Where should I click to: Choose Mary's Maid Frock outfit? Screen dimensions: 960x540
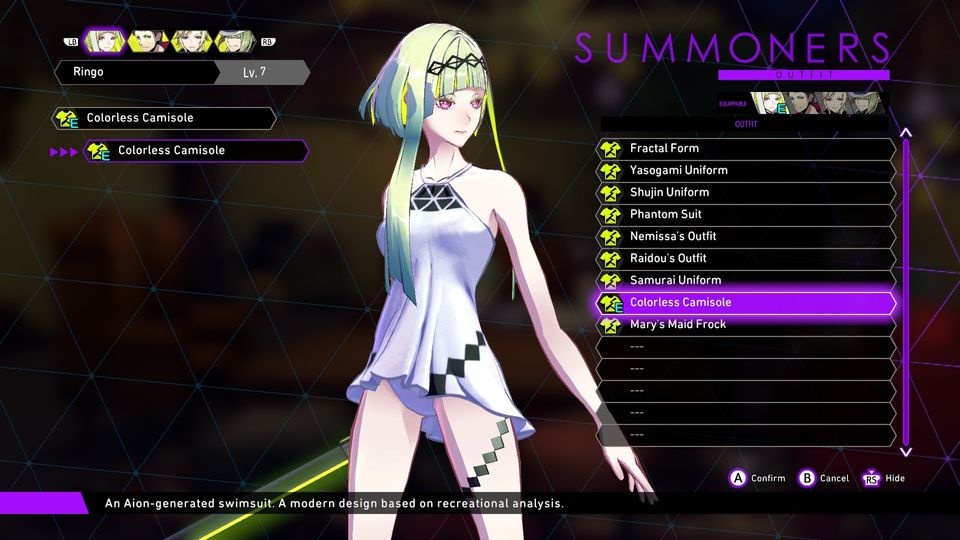(746, 324)
